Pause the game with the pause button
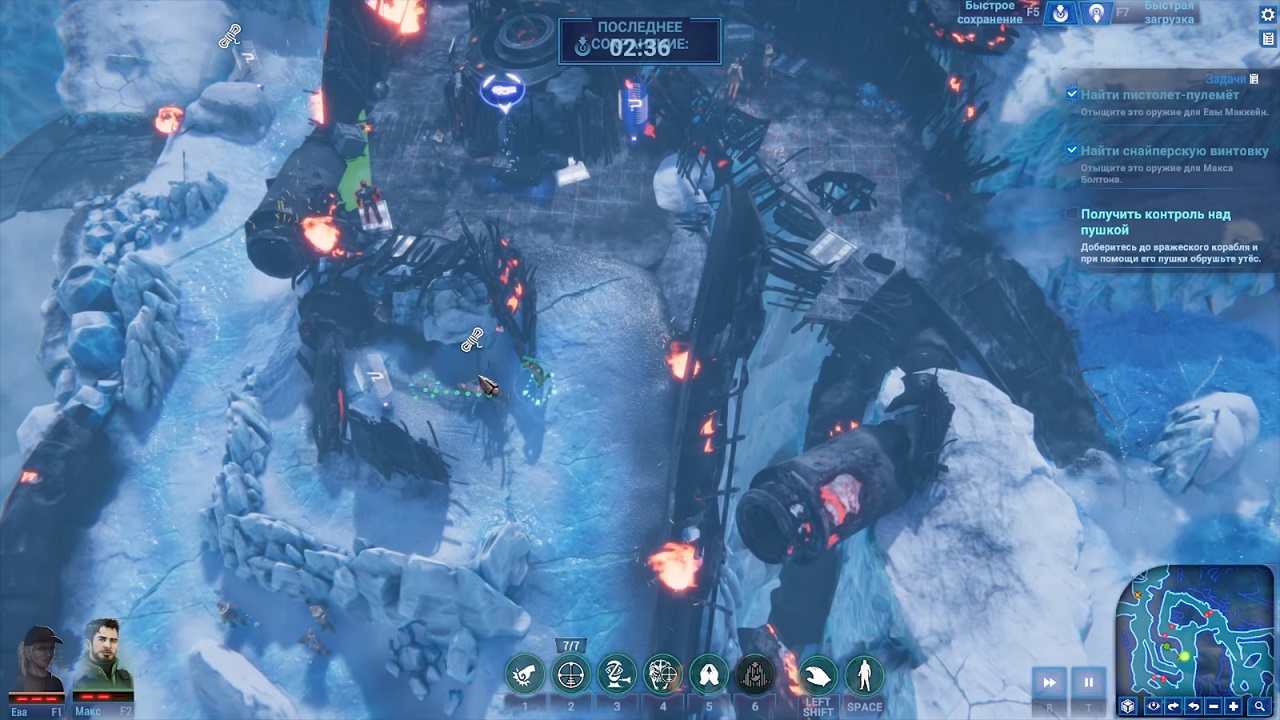Screen dimensions: 1280x720 click(1088, 683)
